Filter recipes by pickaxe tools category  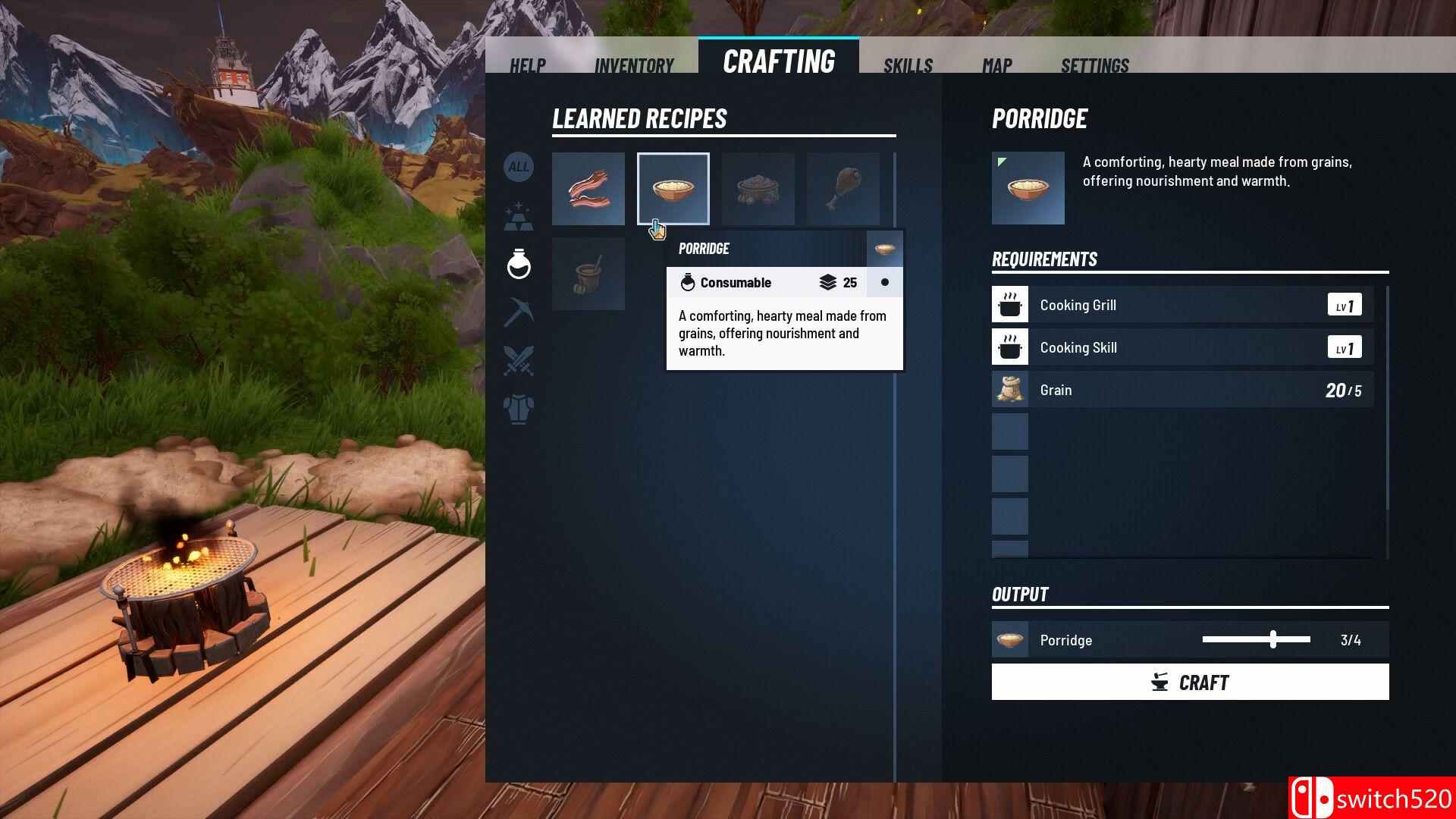519,312
